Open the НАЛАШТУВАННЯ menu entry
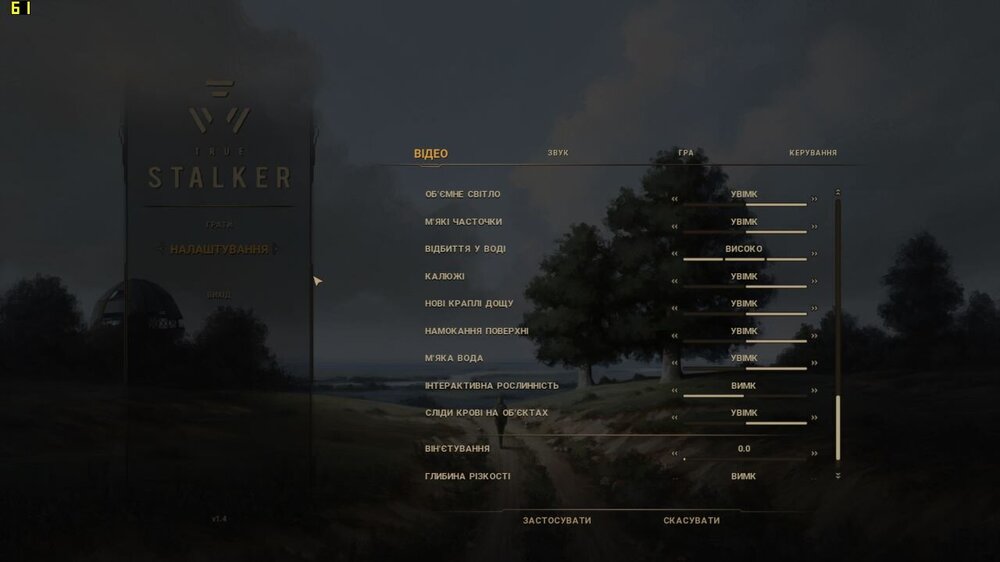 [219, 249]
